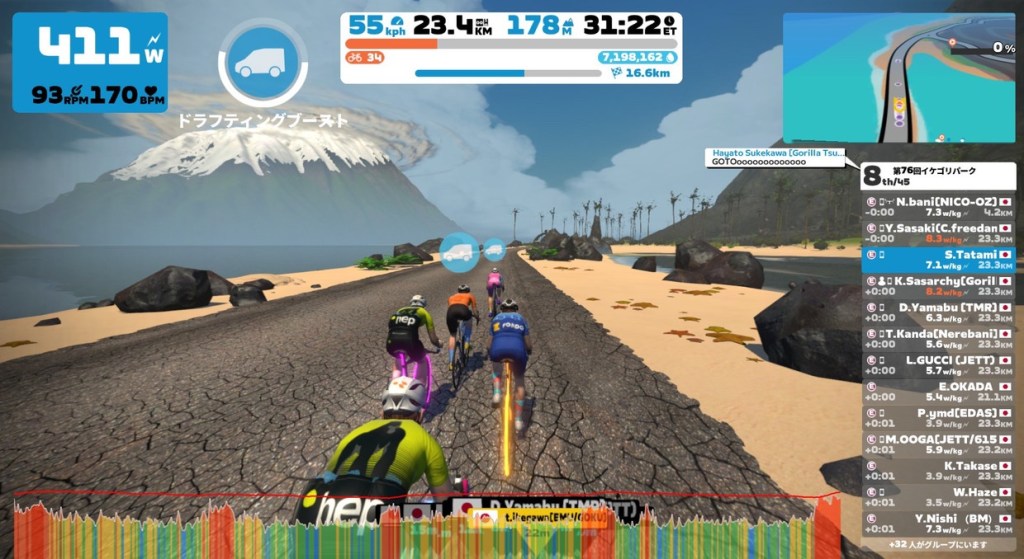
Task: Expand the +32 riders group footer
Action: pos(938,545)
